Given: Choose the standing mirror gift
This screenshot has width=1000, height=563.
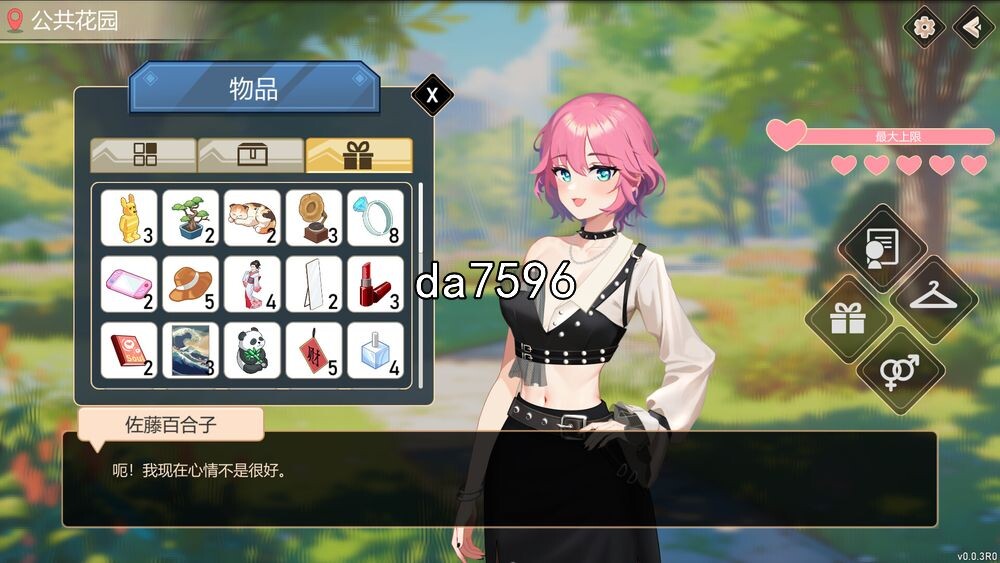Looking at the screenshot, I should (x=314, y=284).
